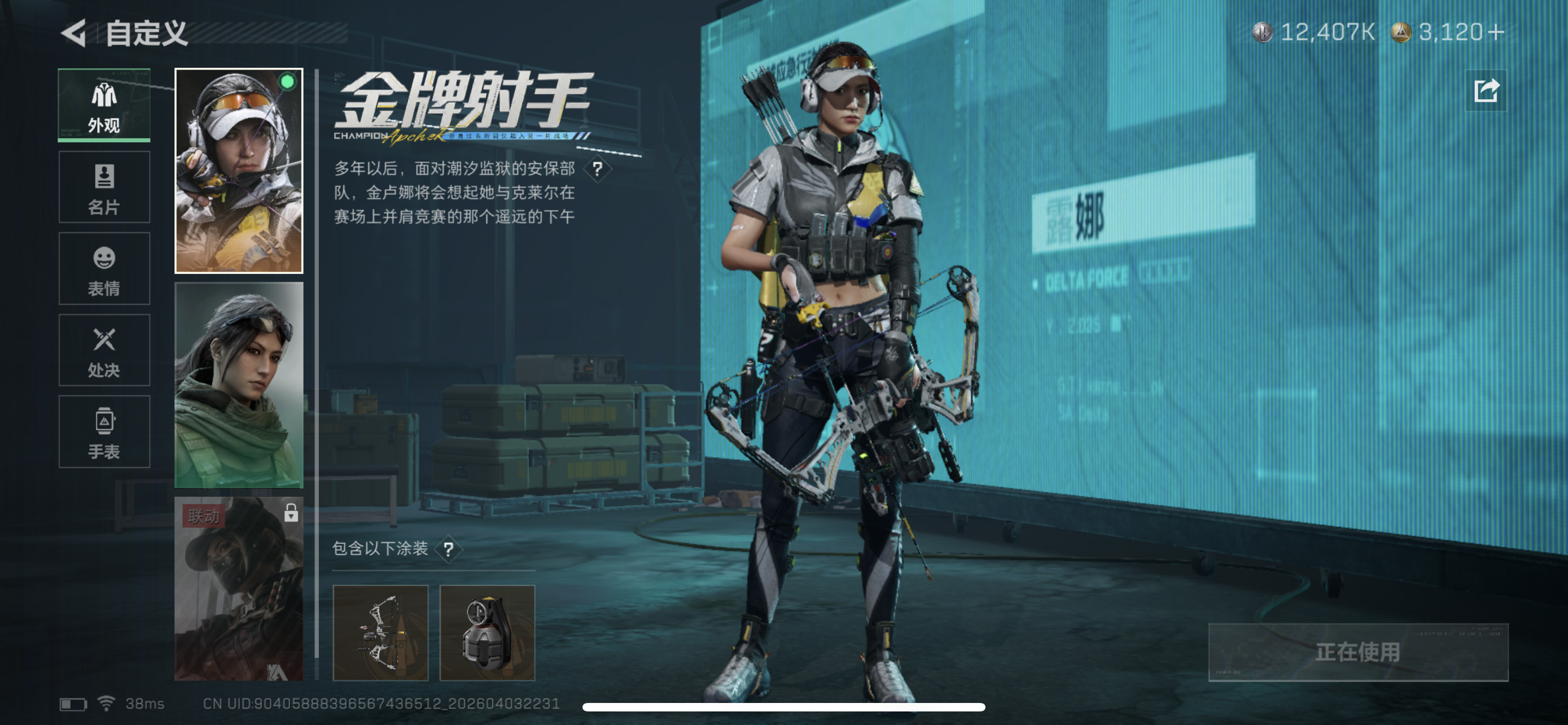
Task: Click the back arrow to collapse customization
Action: pos(73,34)
